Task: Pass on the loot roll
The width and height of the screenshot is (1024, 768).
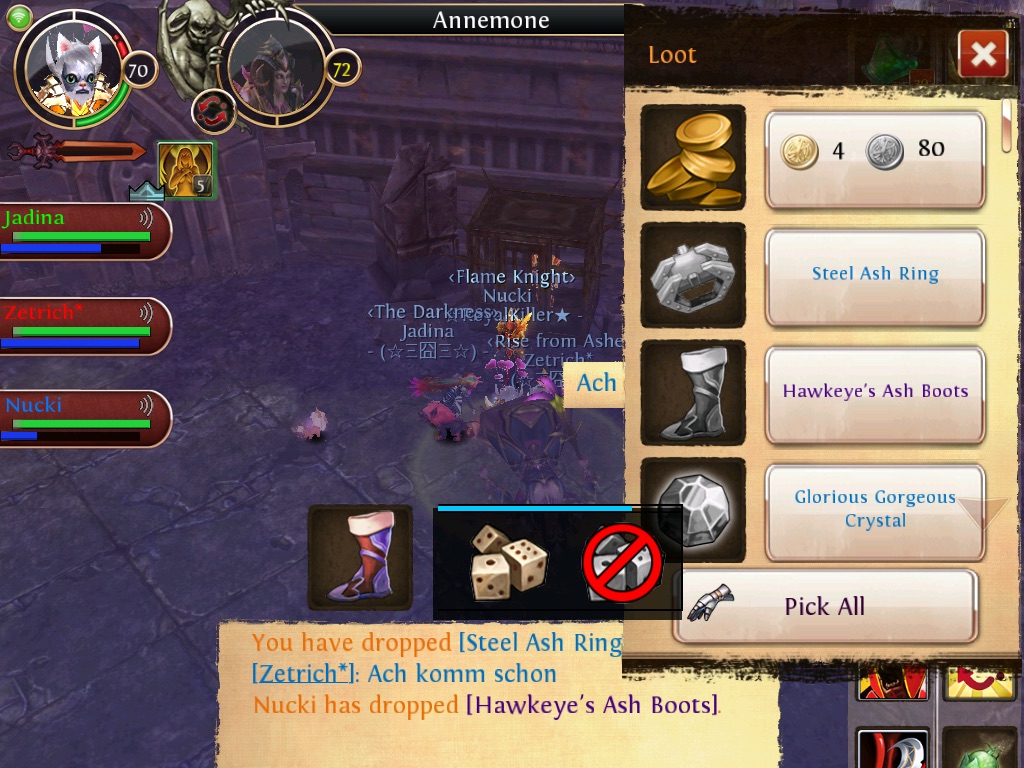Action: (x=622, y=564)
